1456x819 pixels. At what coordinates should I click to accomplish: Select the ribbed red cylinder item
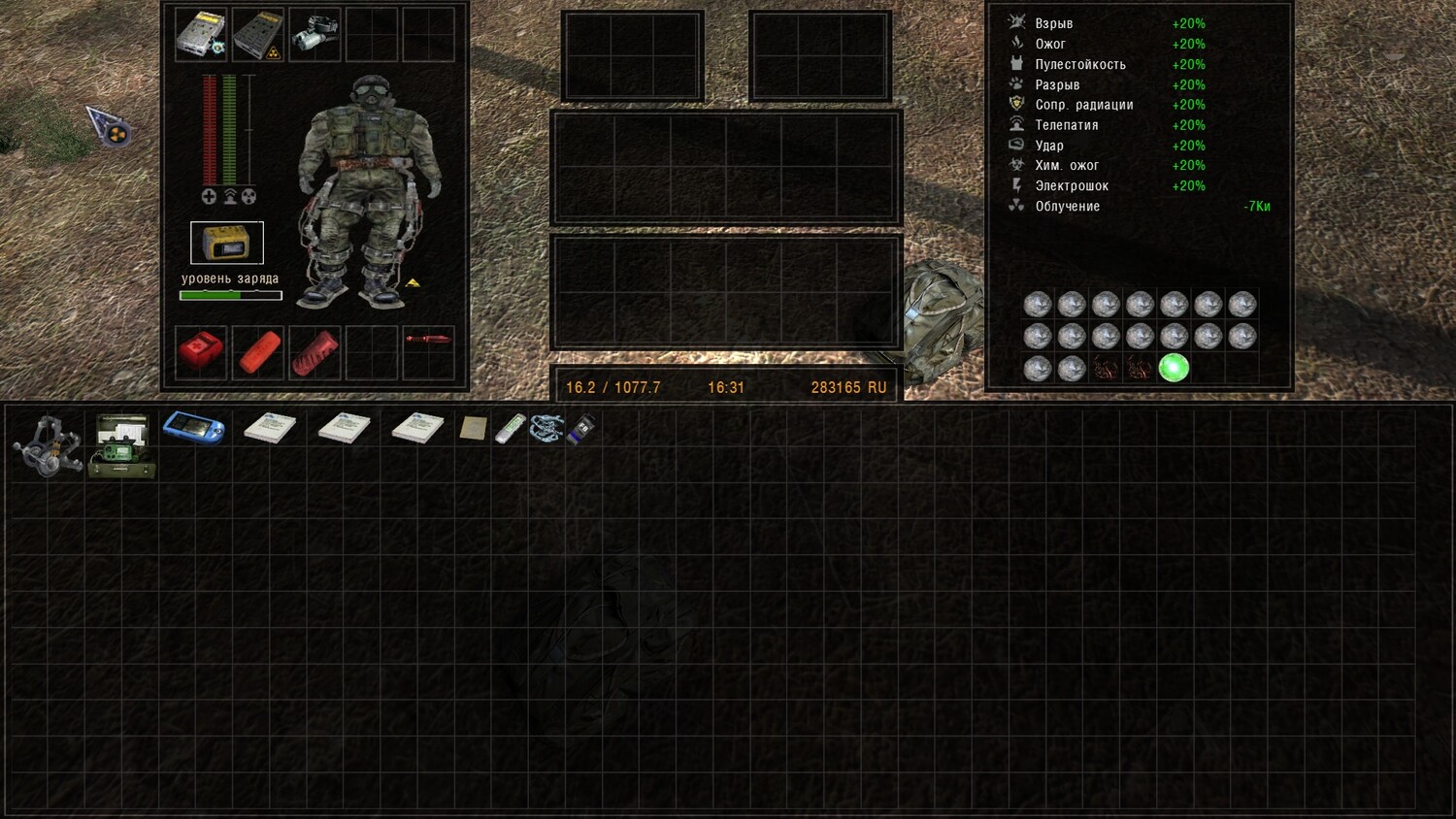click(x=314, y=351)
